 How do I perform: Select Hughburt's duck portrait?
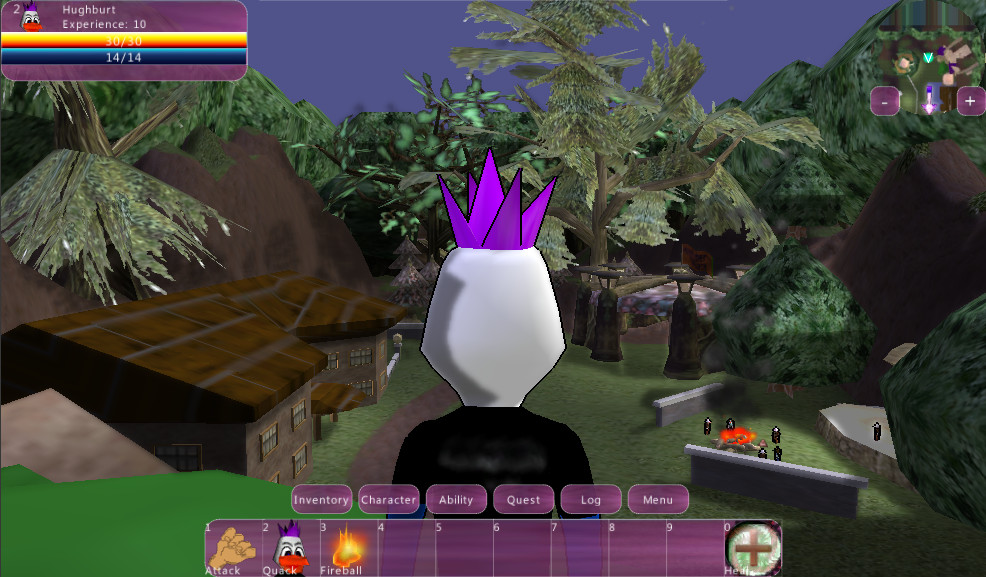tap(31, 17)
